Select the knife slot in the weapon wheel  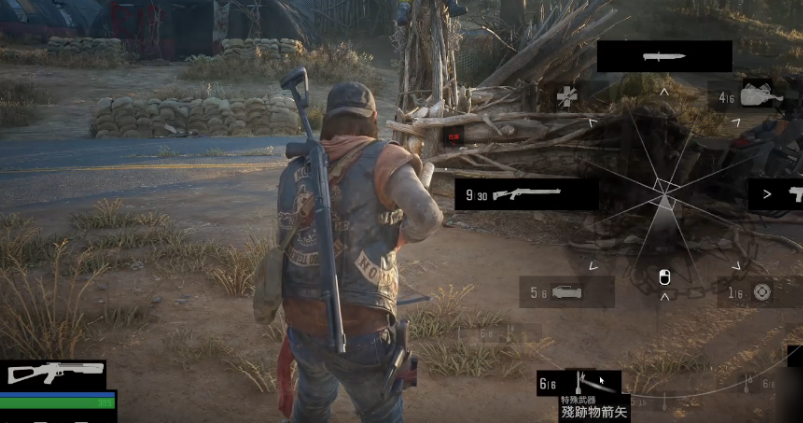click(664, 56)
